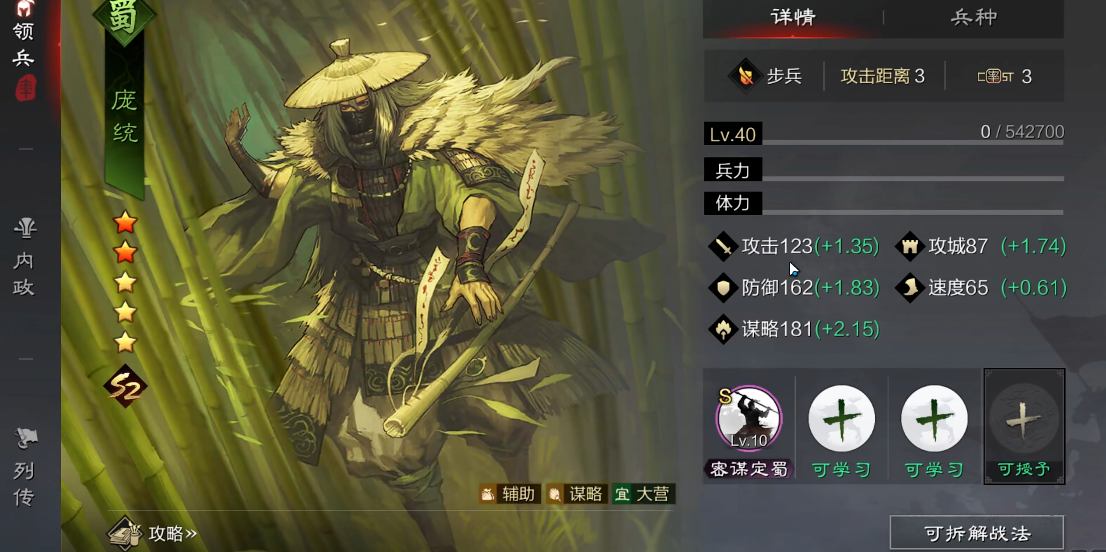Screen dimensions: 1106x552
Task: Click the S2 season badge
Action: click(126, 386)
